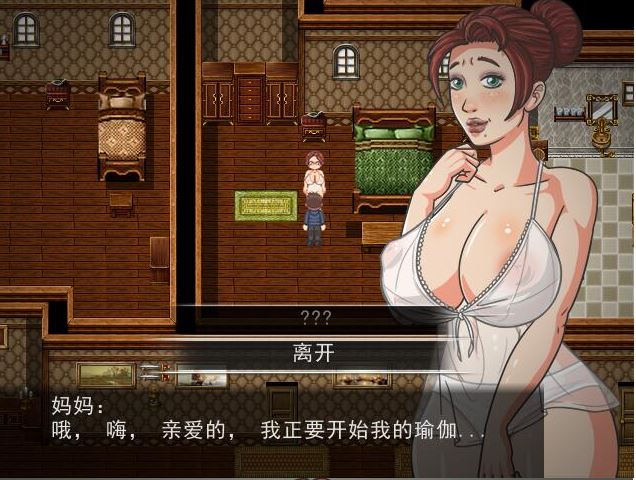
Task: Choose the "离开" option
Action: pos(317,352)
